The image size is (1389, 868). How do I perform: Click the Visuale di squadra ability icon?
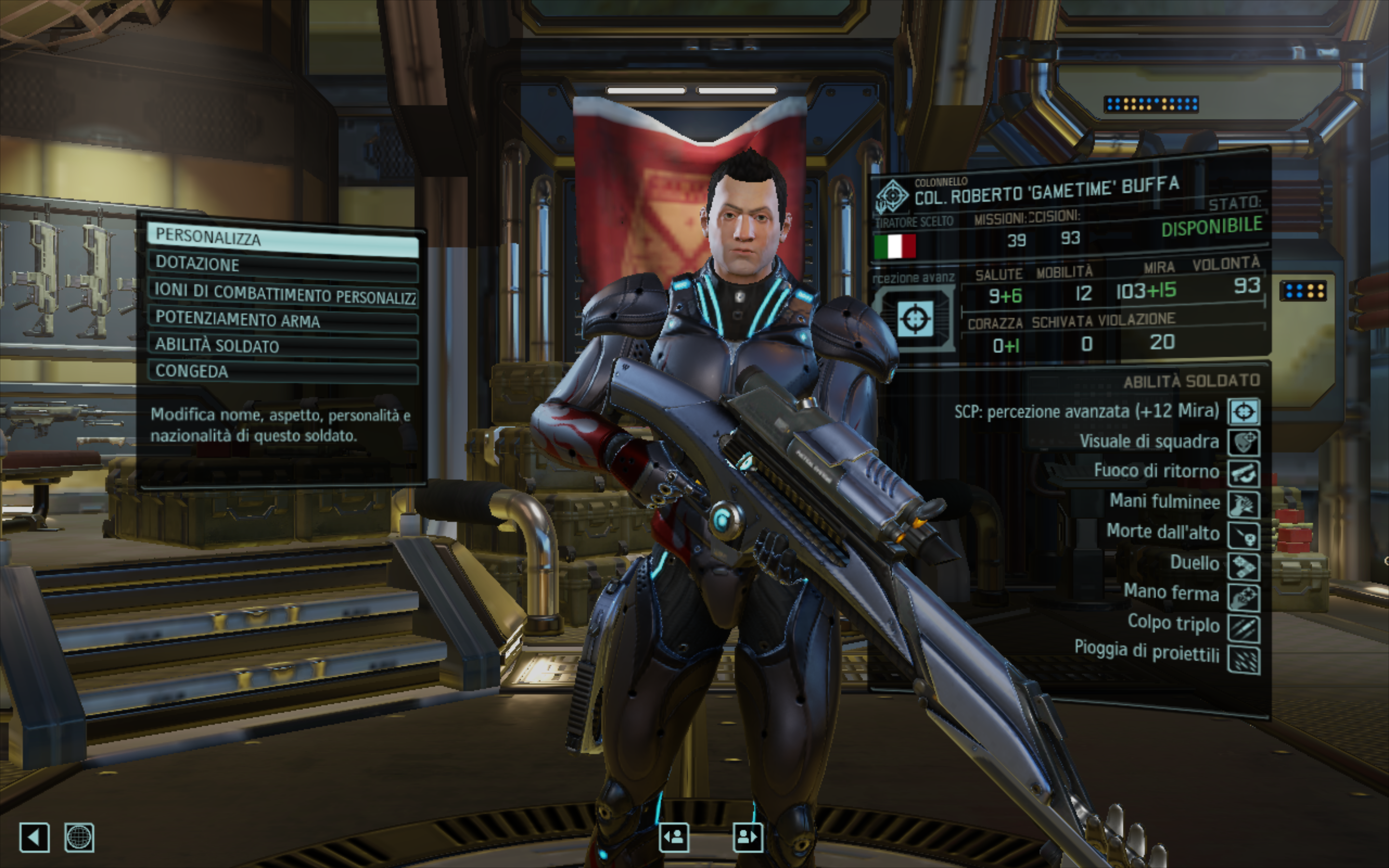pos(1243,443)
